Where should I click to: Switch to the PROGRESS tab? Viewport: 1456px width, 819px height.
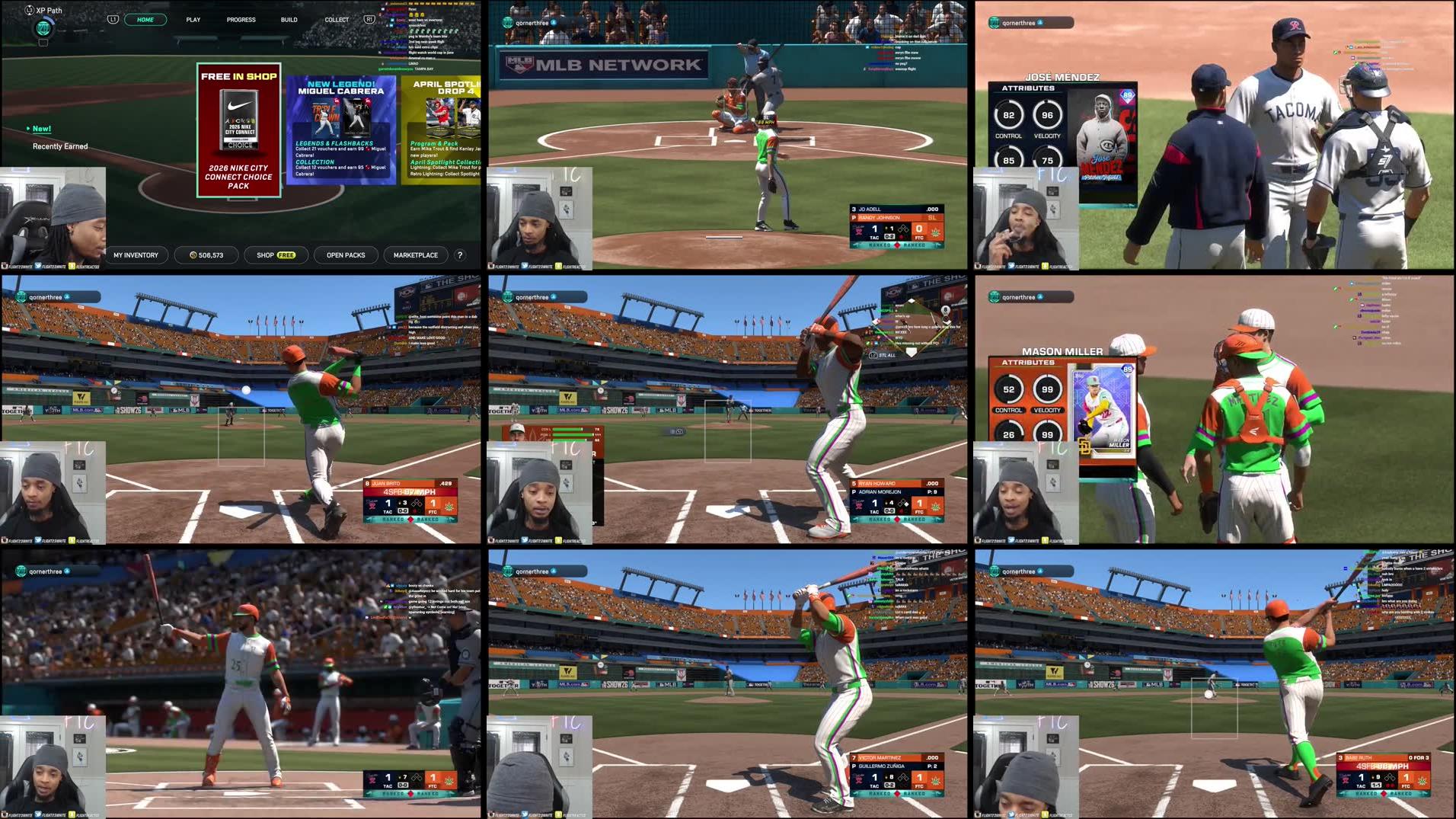click(241, 19)
